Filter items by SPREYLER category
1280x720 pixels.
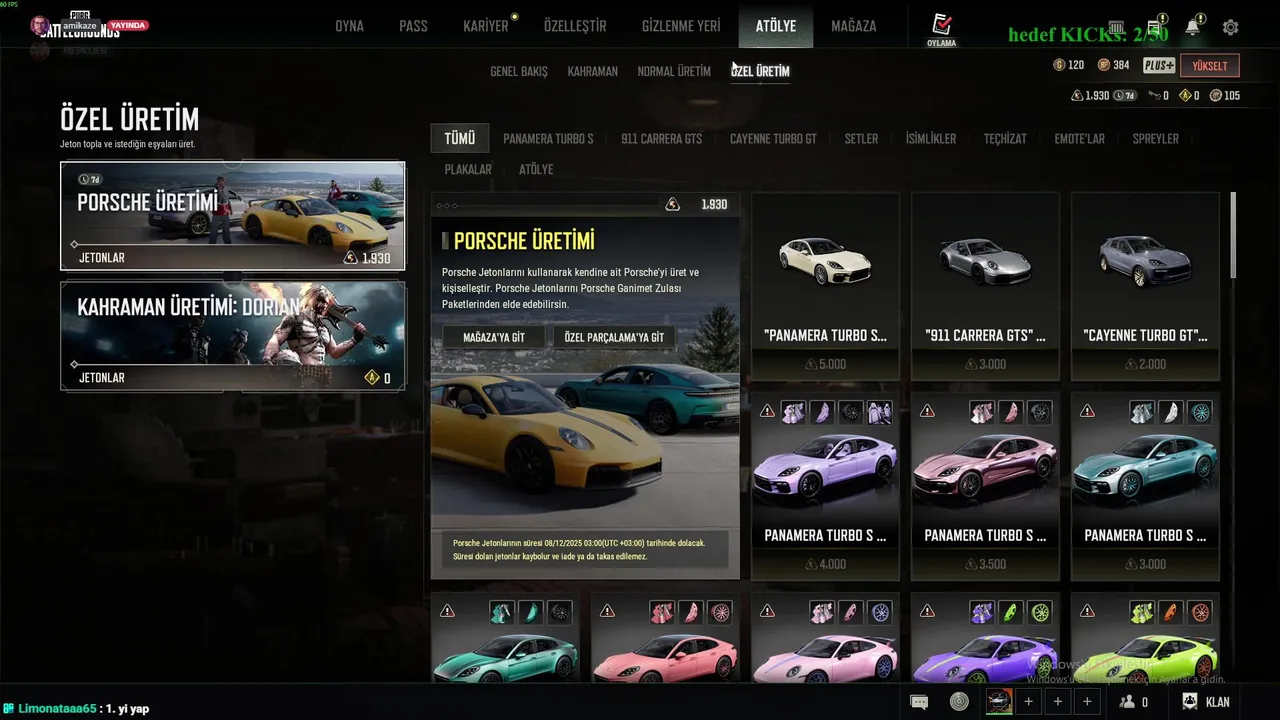[x=1155, y=139]
